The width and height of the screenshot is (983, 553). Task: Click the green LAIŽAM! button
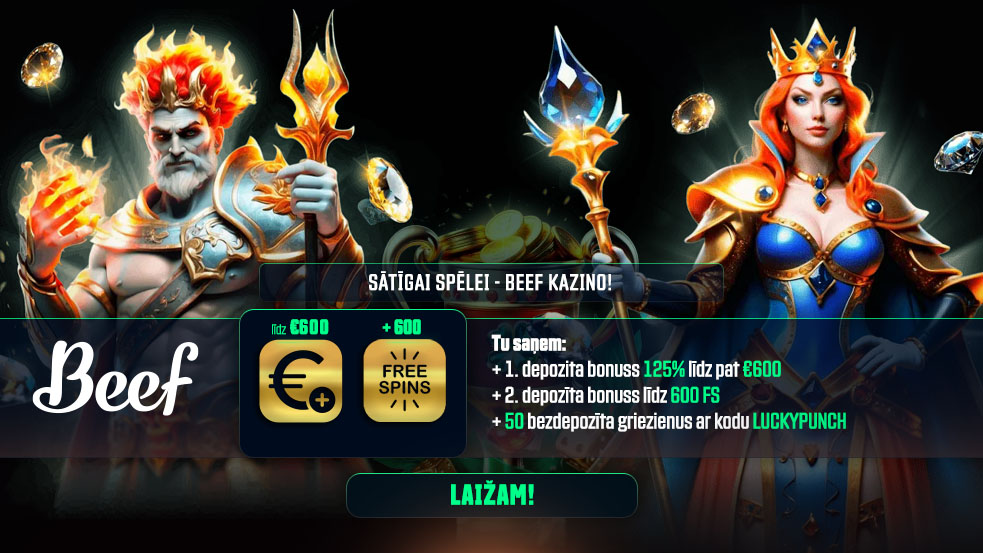tap(491, 495)
